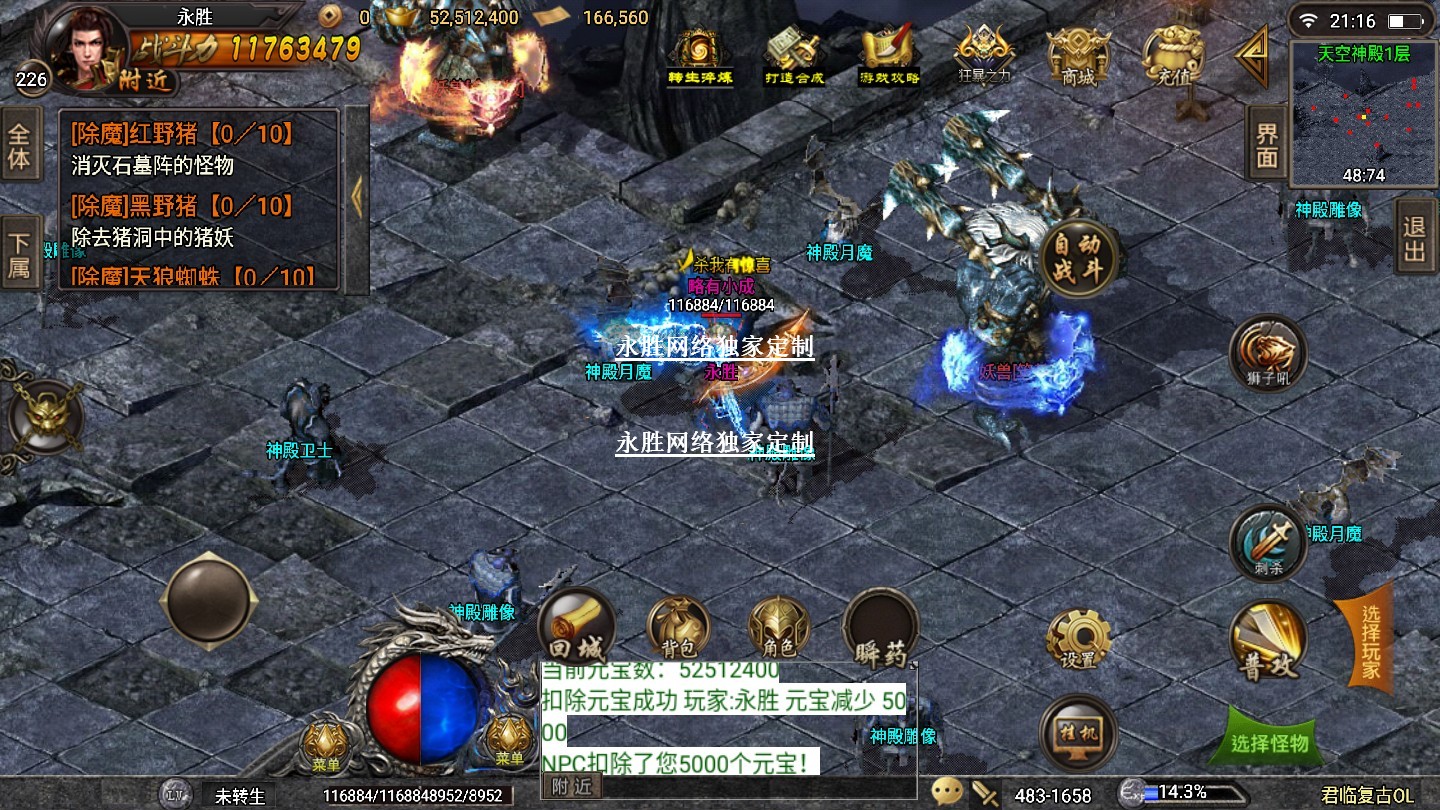Use the 回城 return-to-town scroll

click(x=575, y=627)
